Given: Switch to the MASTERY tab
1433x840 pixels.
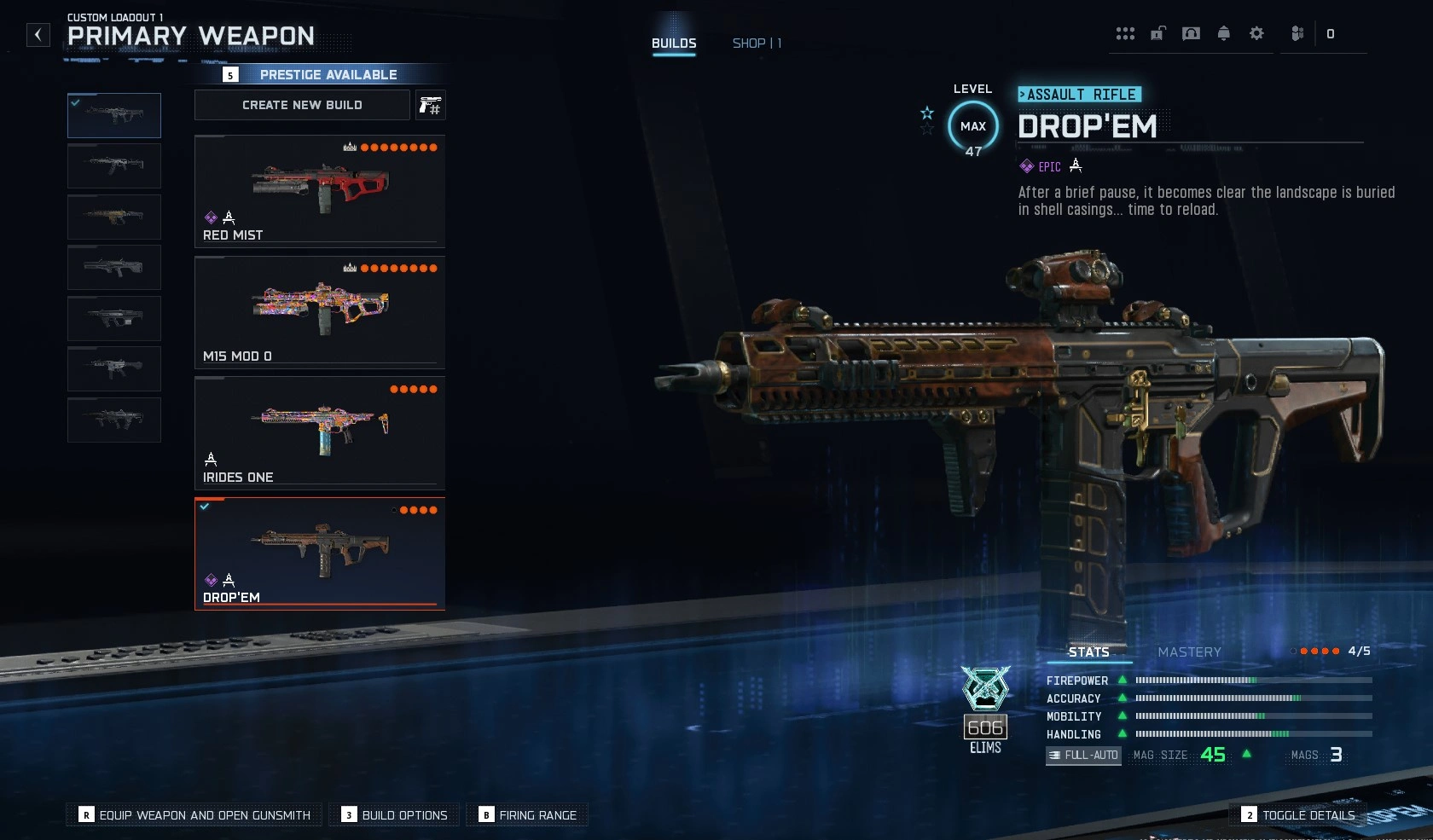Looking at the screenshot, I should (x=1190, y=652).
